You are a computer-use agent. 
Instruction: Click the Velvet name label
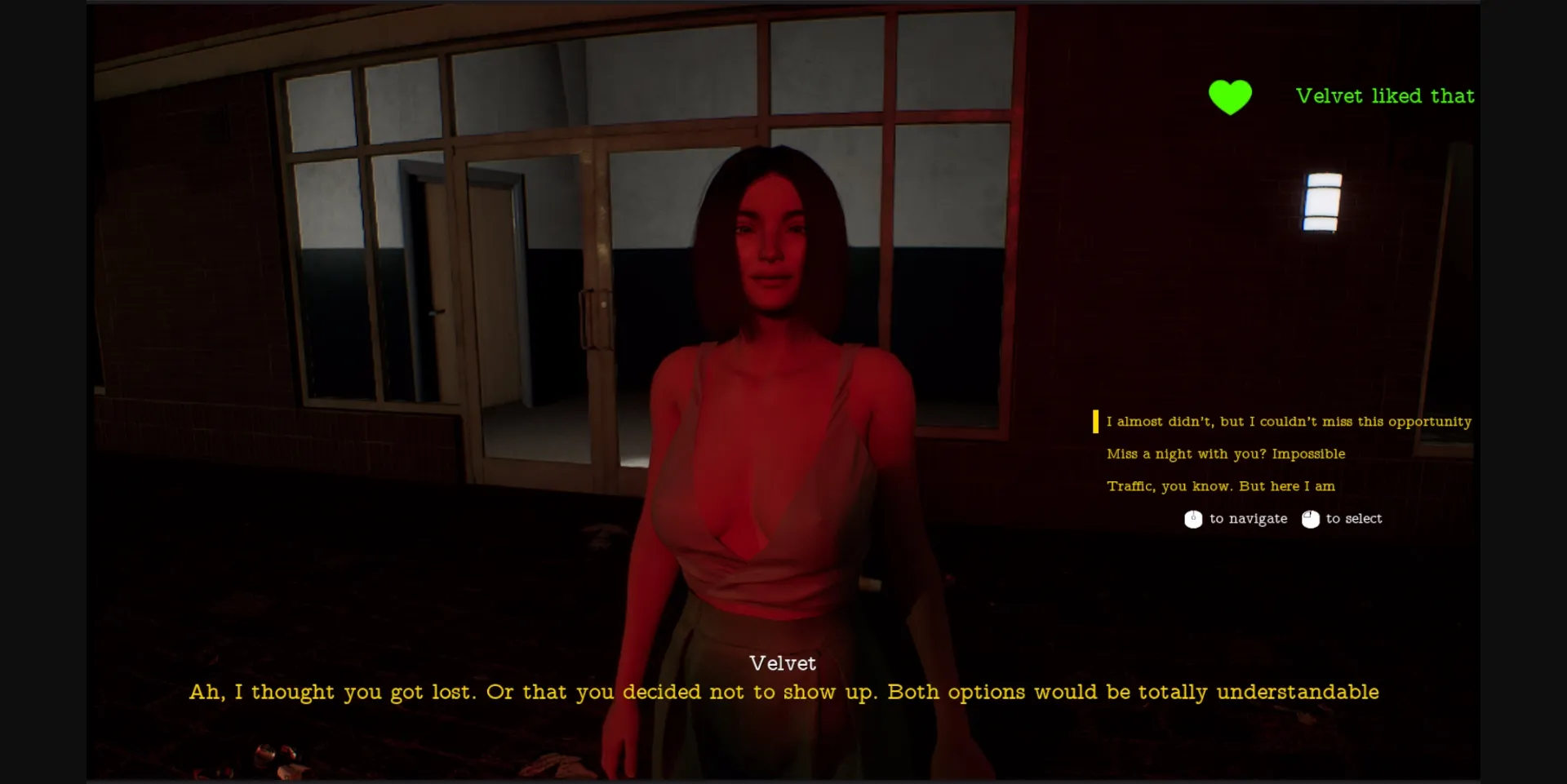click(x=783, y=663)
